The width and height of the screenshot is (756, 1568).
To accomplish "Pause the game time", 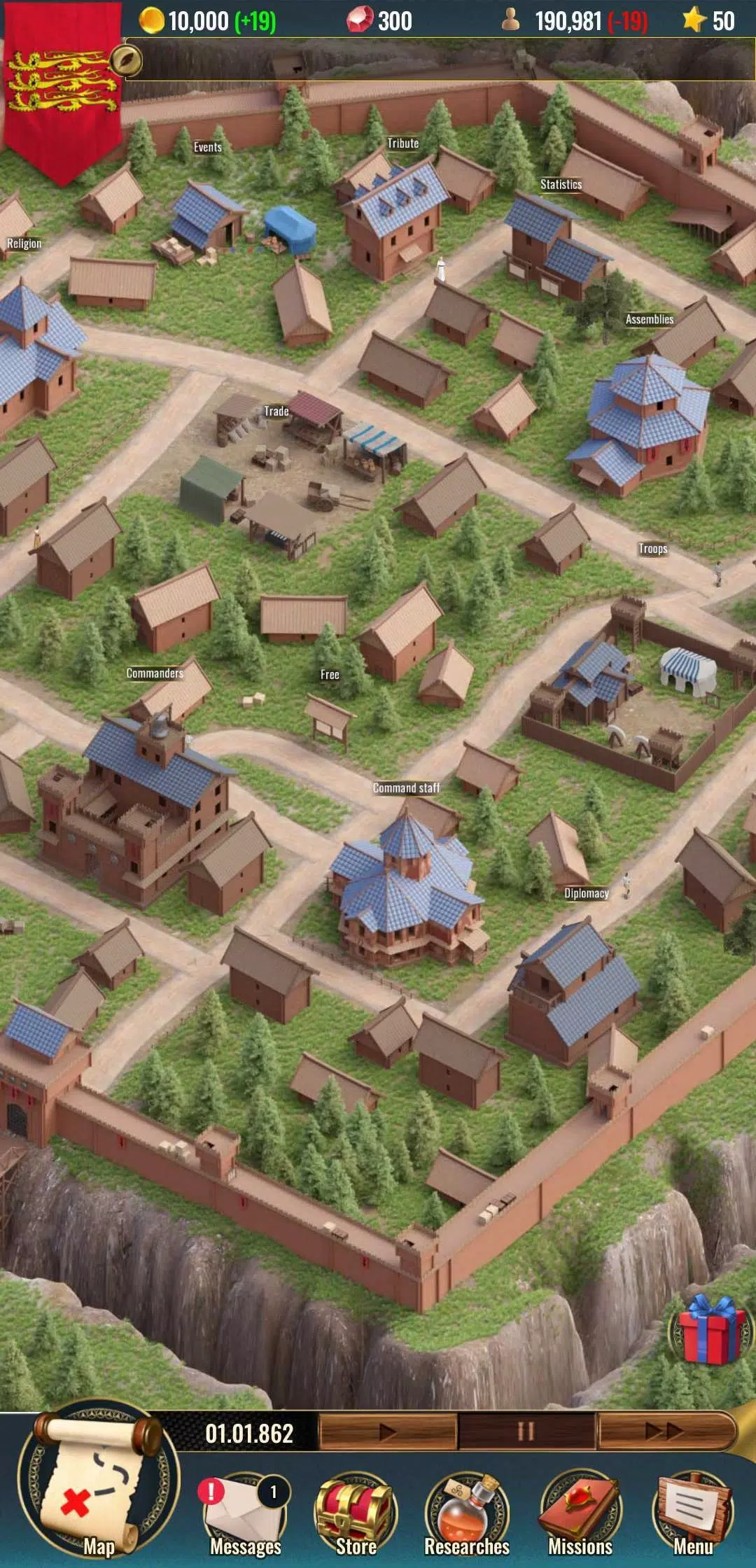I will click(x=526, y=1431).
